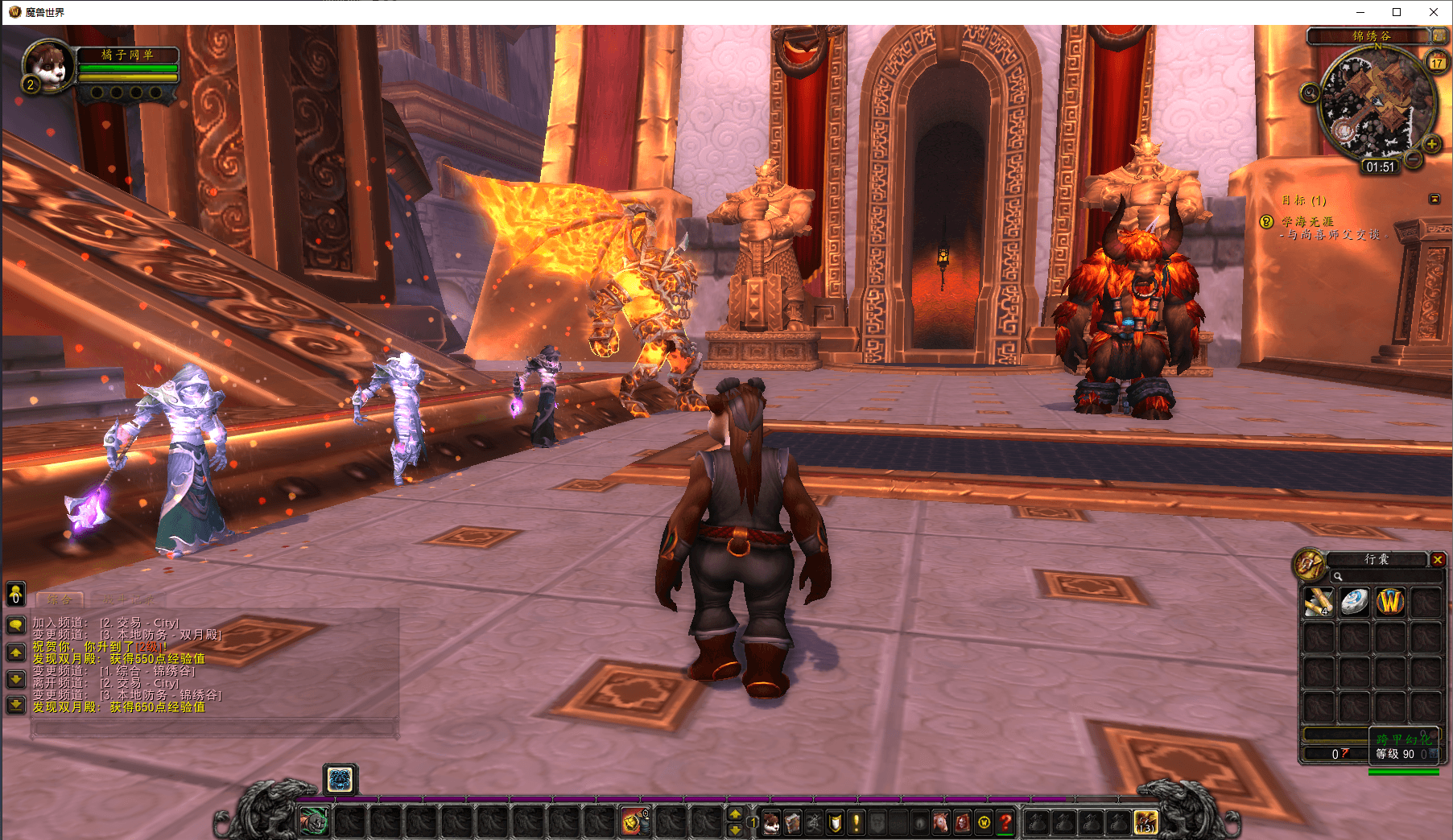Image resolution: width=1453 pixels, height=840 pixels.
Task: Open the chat speech bubble menu
Action: click(x=16, y=625)
